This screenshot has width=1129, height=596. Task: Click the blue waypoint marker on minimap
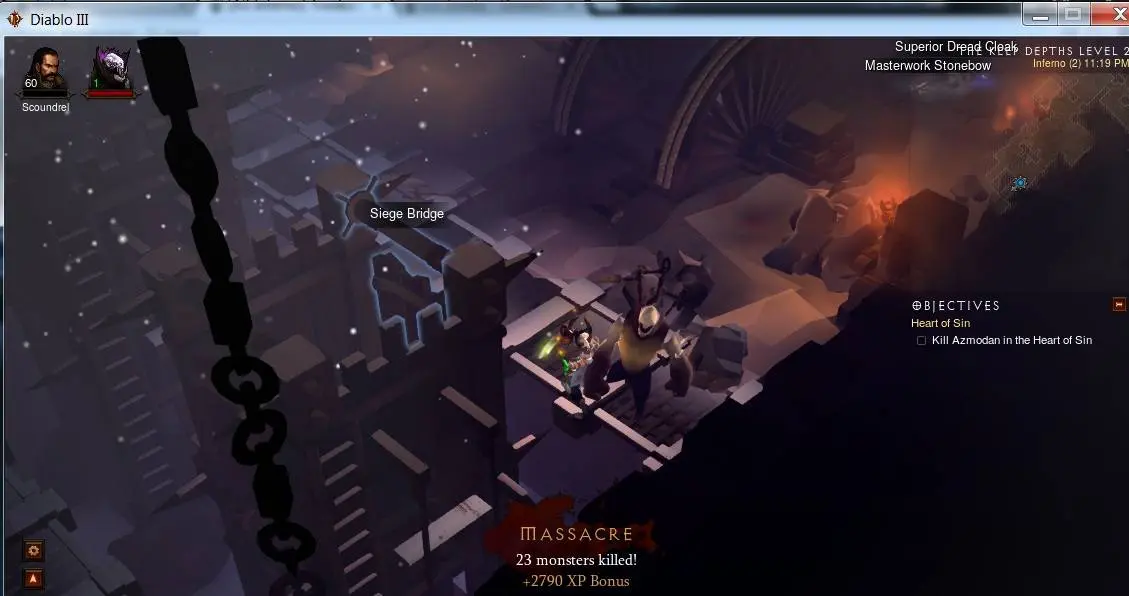point(1019,183)
